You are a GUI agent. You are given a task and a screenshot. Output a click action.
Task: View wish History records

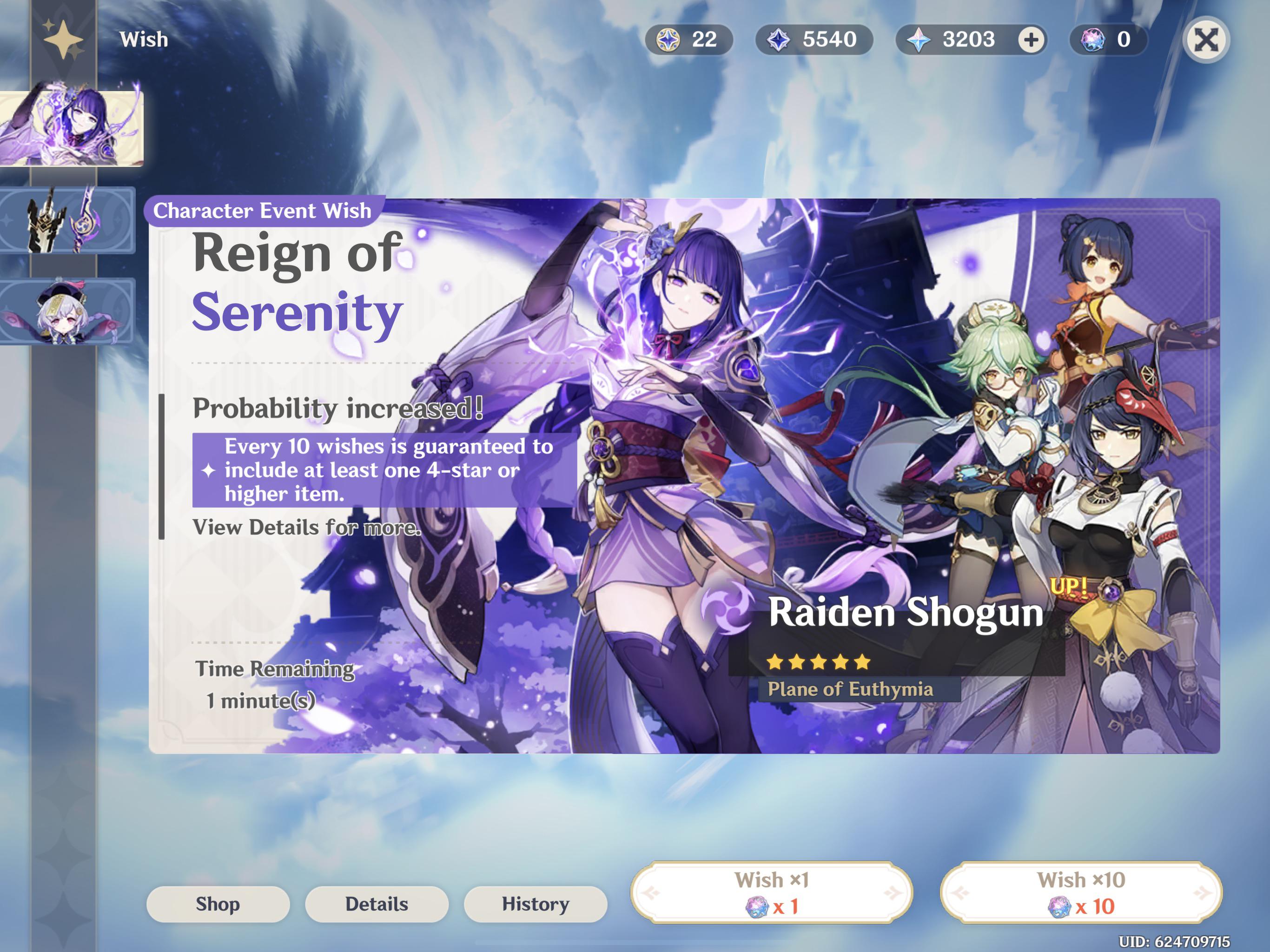point(534,903)
